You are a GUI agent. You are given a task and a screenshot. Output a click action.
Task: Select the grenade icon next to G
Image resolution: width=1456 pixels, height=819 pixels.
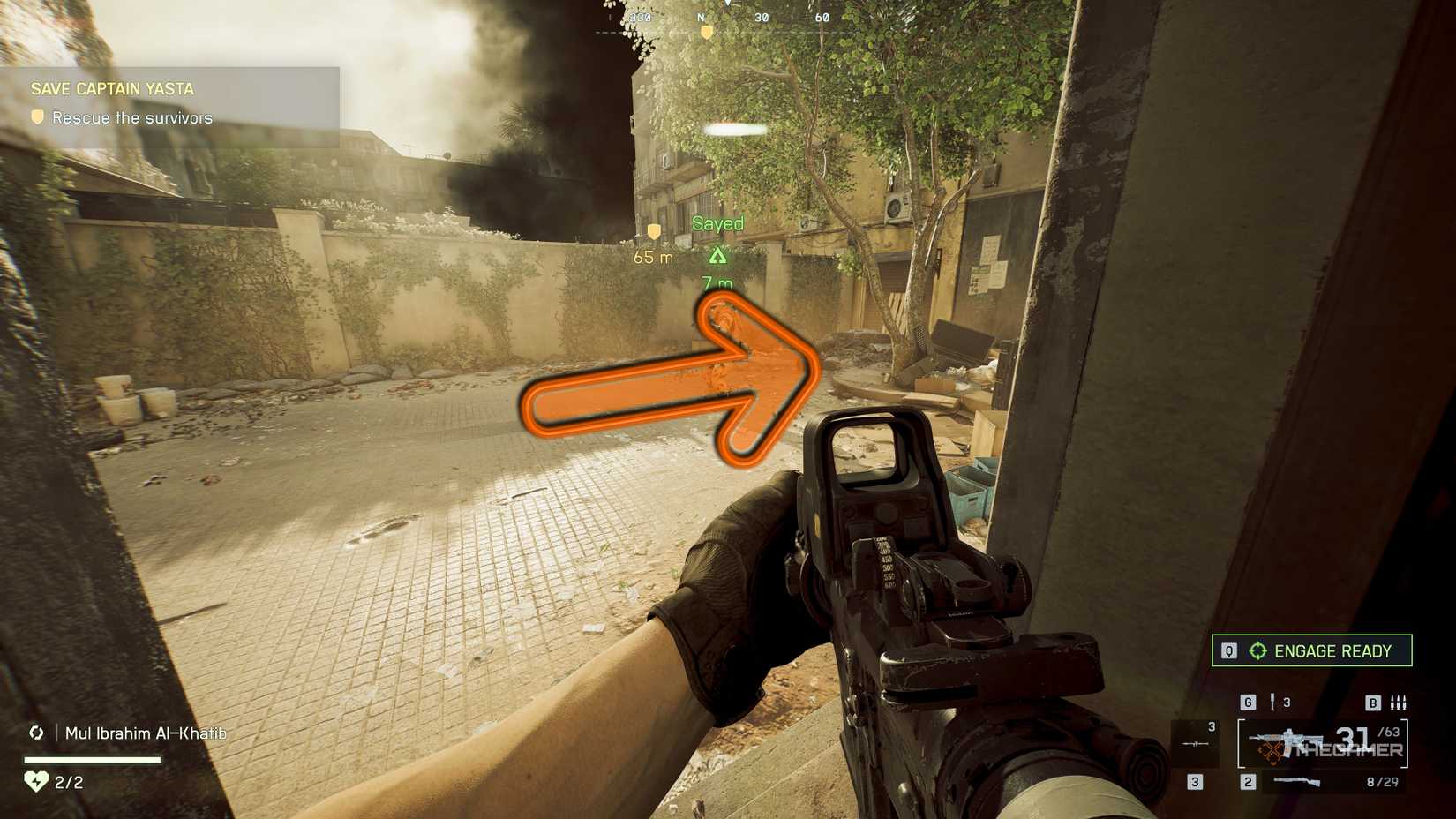[x=1272, y=702]
